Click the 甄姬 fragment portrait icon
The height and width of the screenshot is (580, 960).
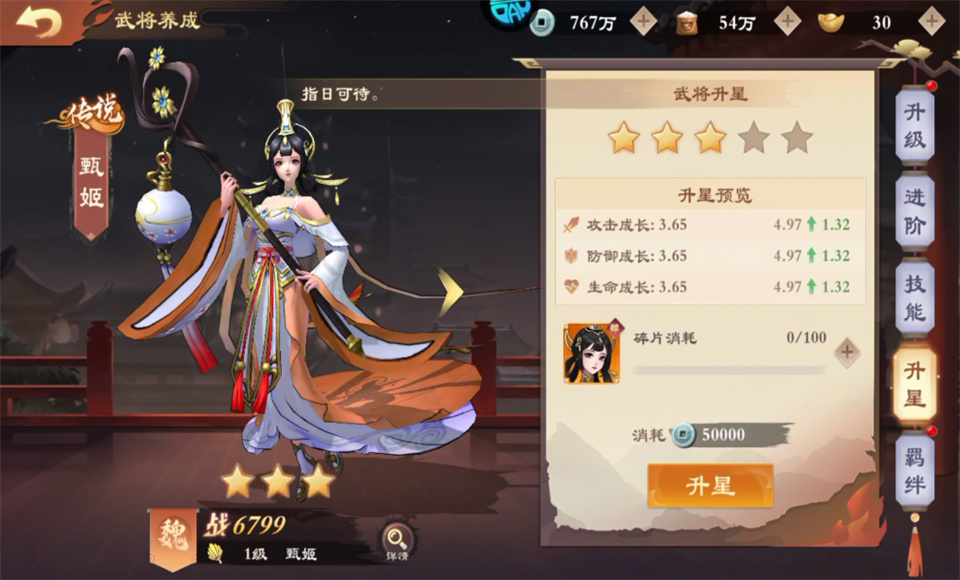[x=591, y=353]
